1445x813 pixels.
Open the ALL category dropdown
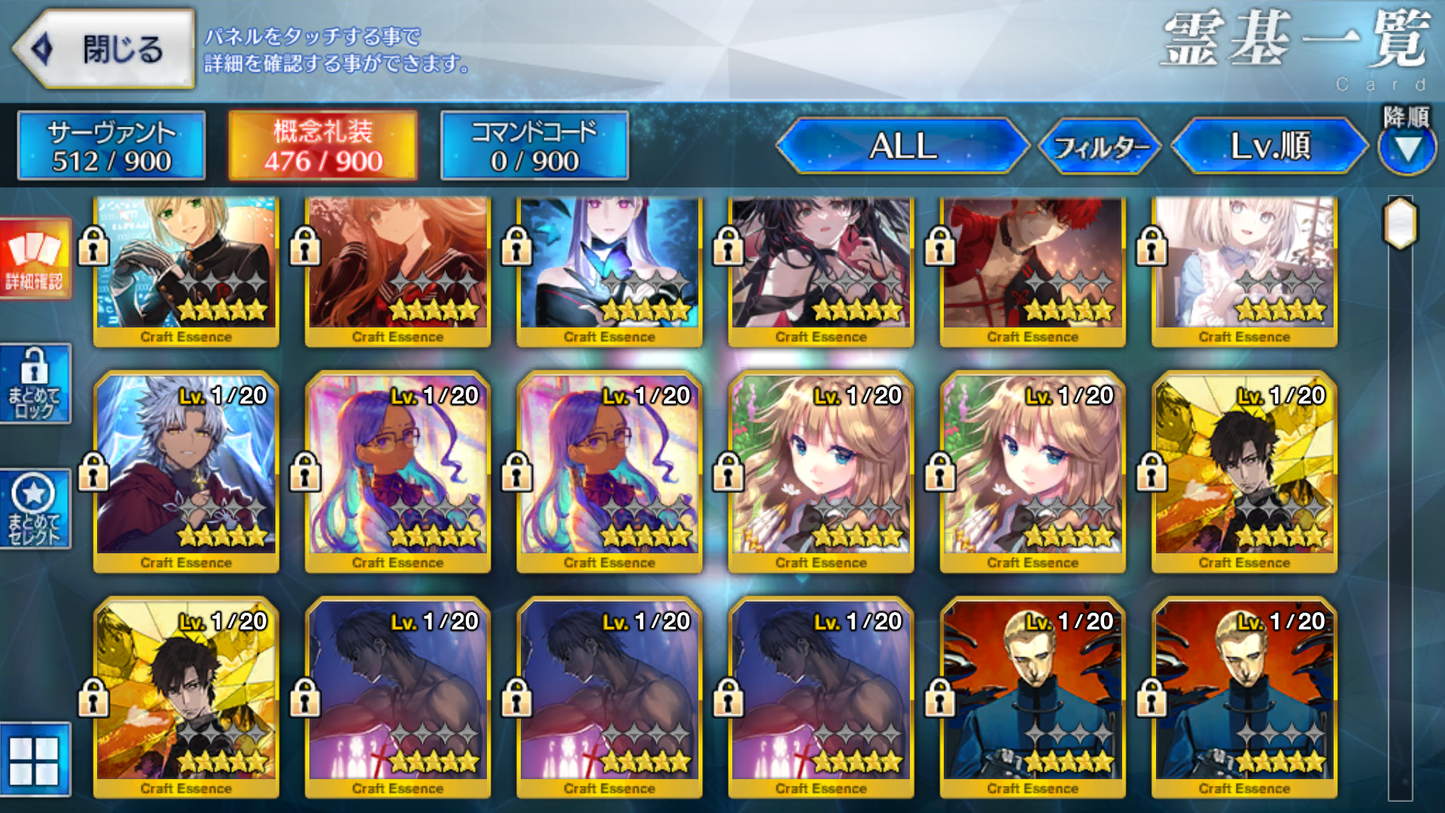pos(899,147)
